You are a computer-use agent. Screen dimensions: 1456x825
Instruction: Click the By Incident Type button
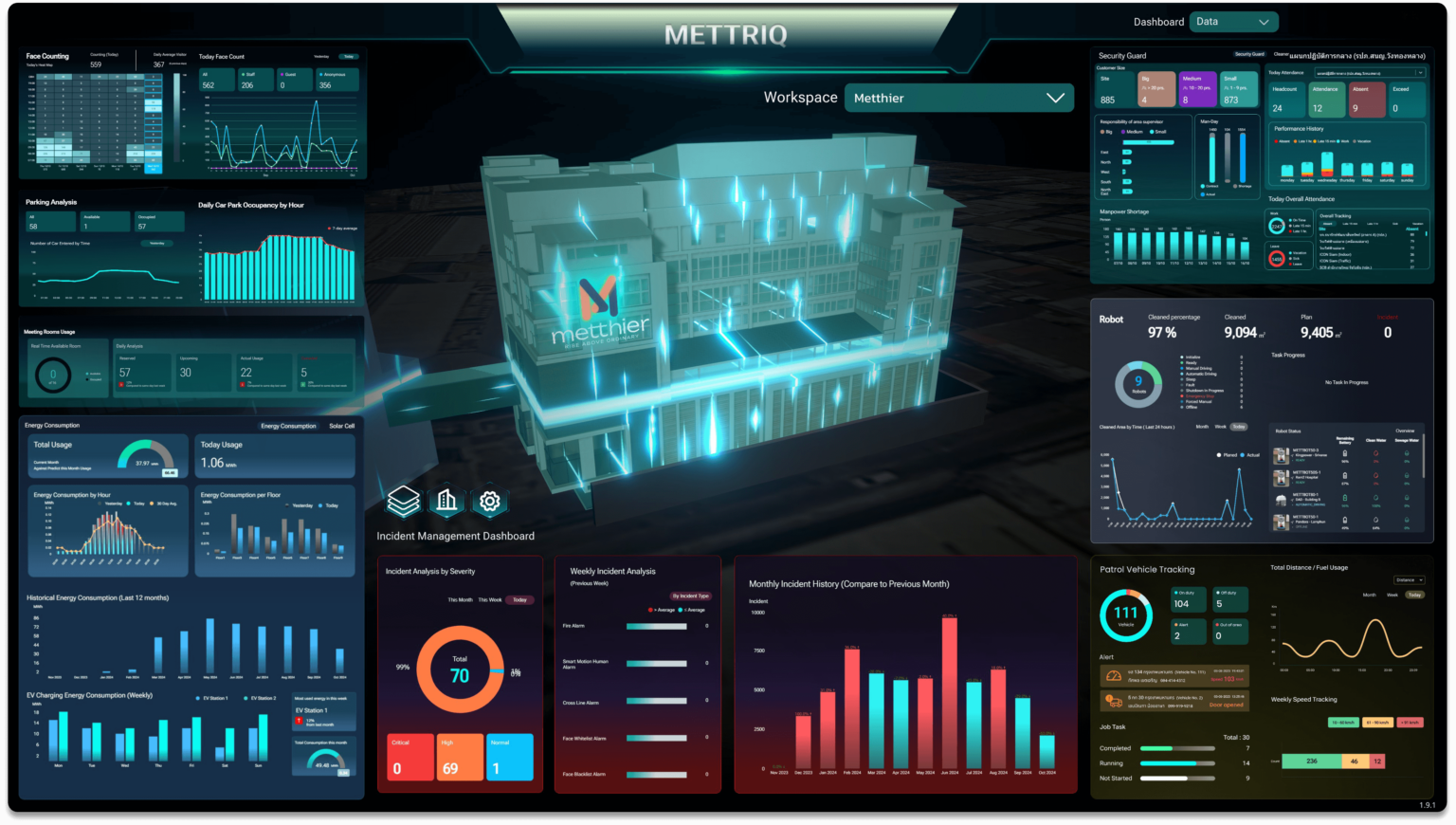coord(690,596)
